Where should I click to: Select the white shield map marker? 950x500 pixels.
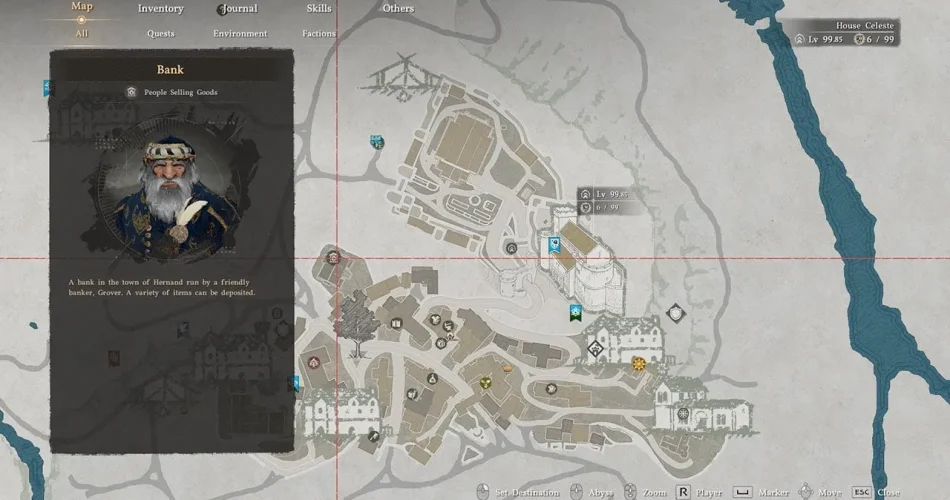coord(676,314)
